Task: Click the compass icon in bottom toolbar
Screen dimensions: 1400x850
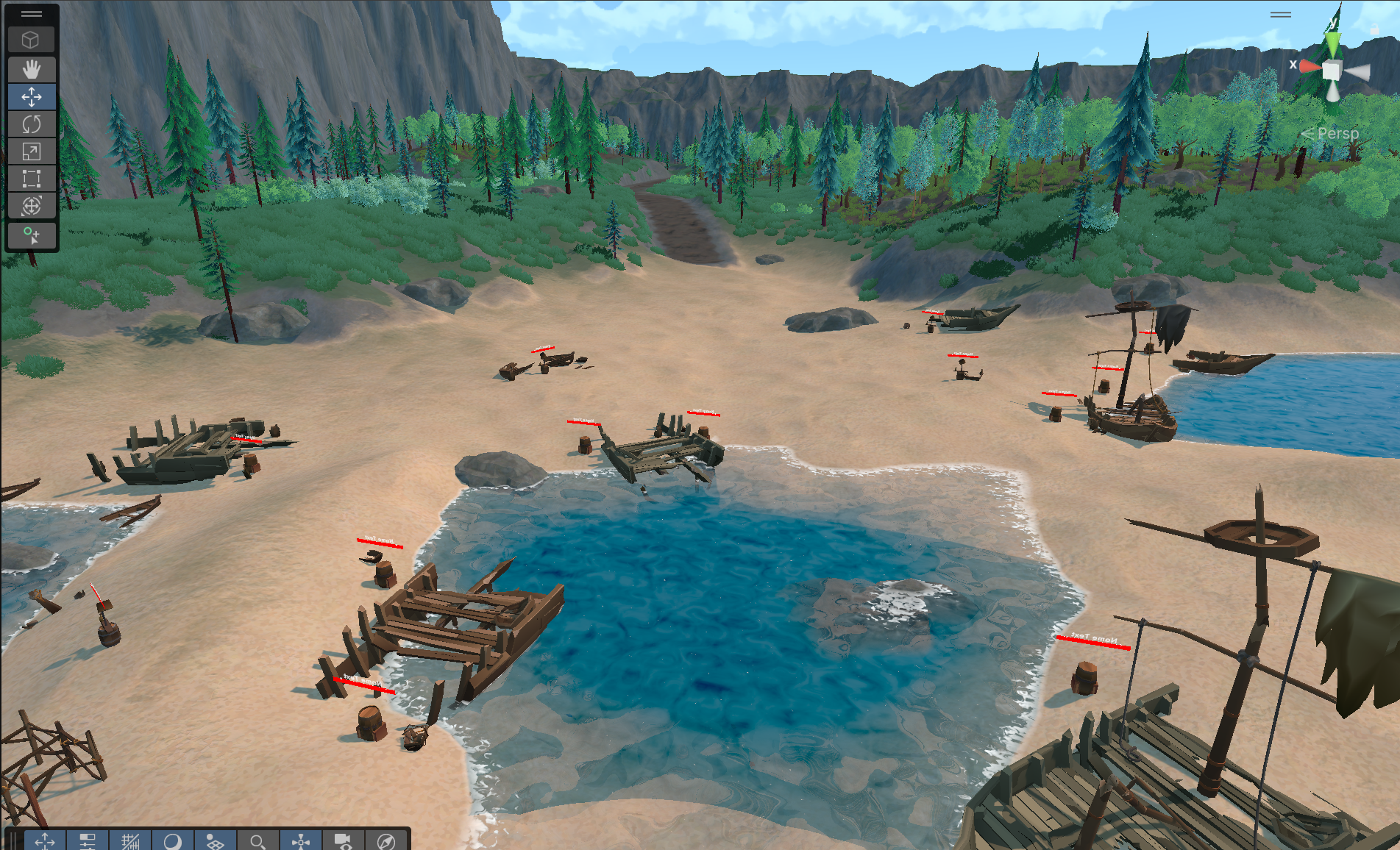Action: pyautogui.click(x=385, y=840)
